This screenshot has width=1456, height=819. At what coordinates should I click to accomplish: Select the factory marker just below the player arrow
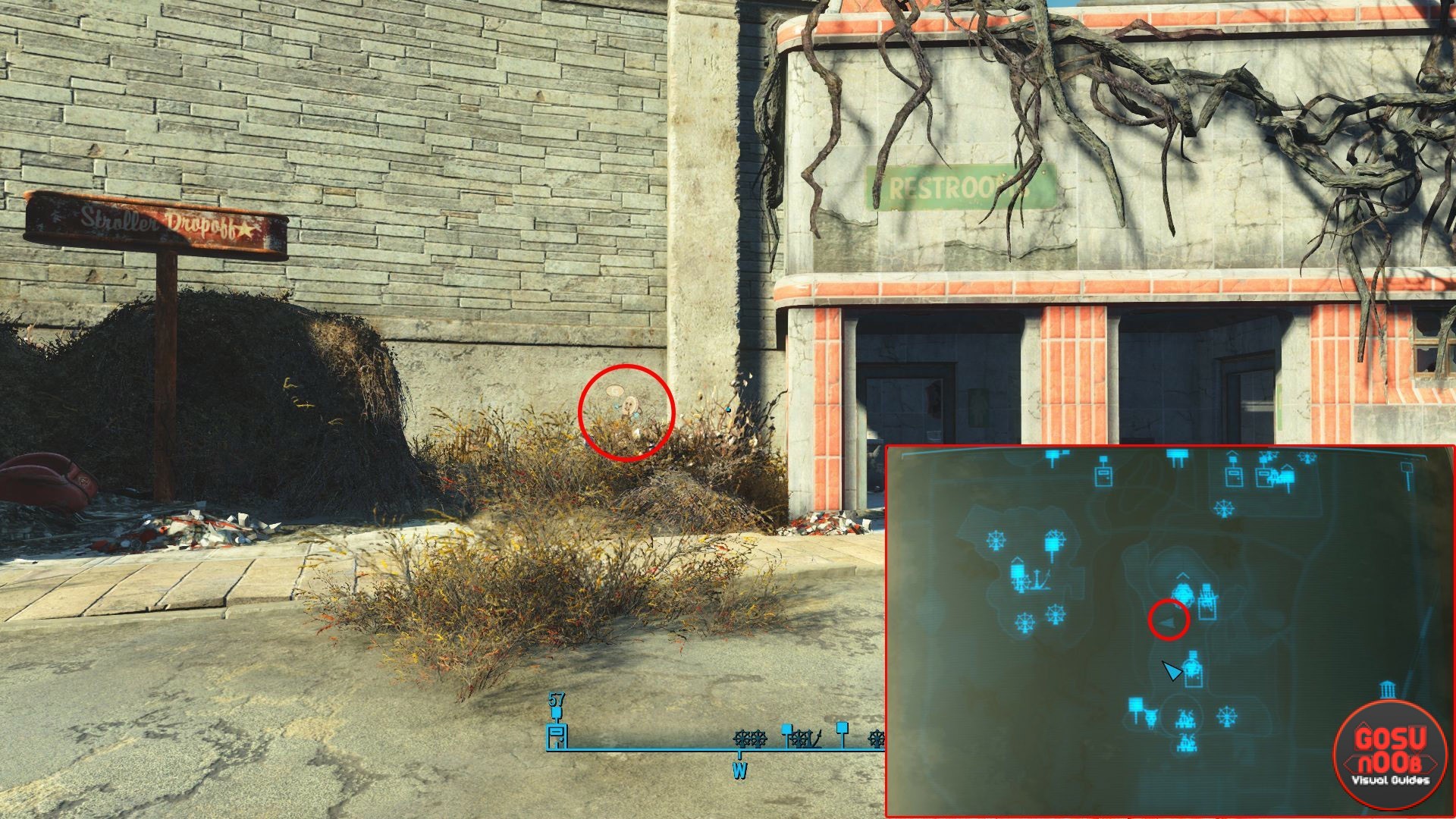(1193, 668)
